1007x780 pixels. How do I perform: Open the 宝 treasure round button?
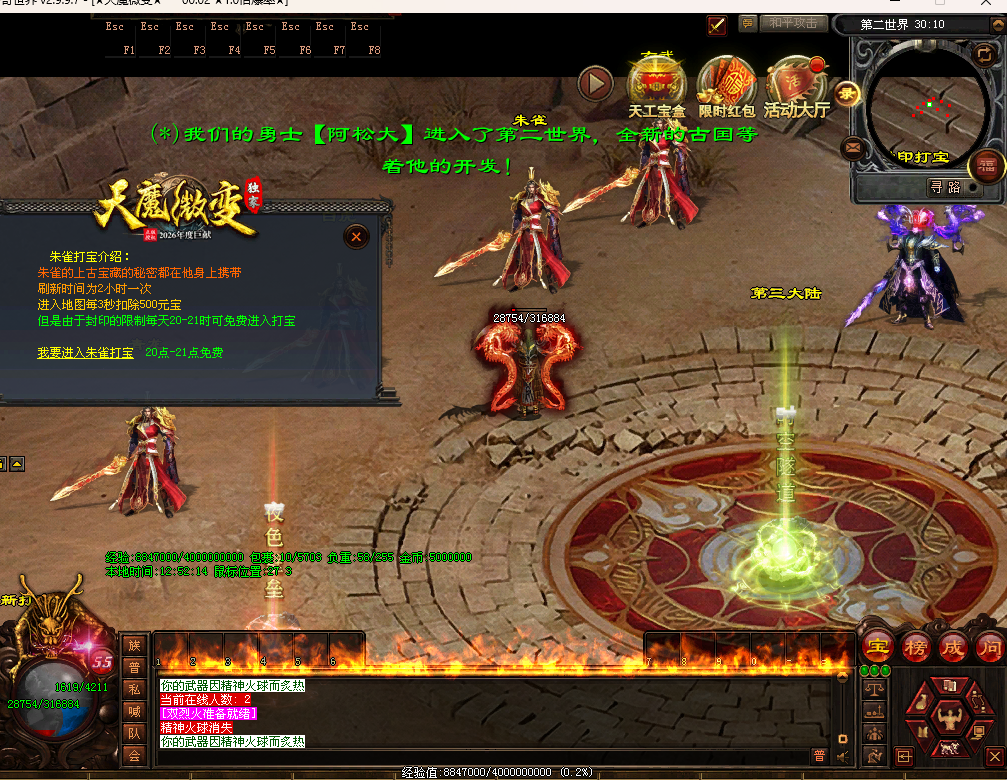tap(879, 648)
